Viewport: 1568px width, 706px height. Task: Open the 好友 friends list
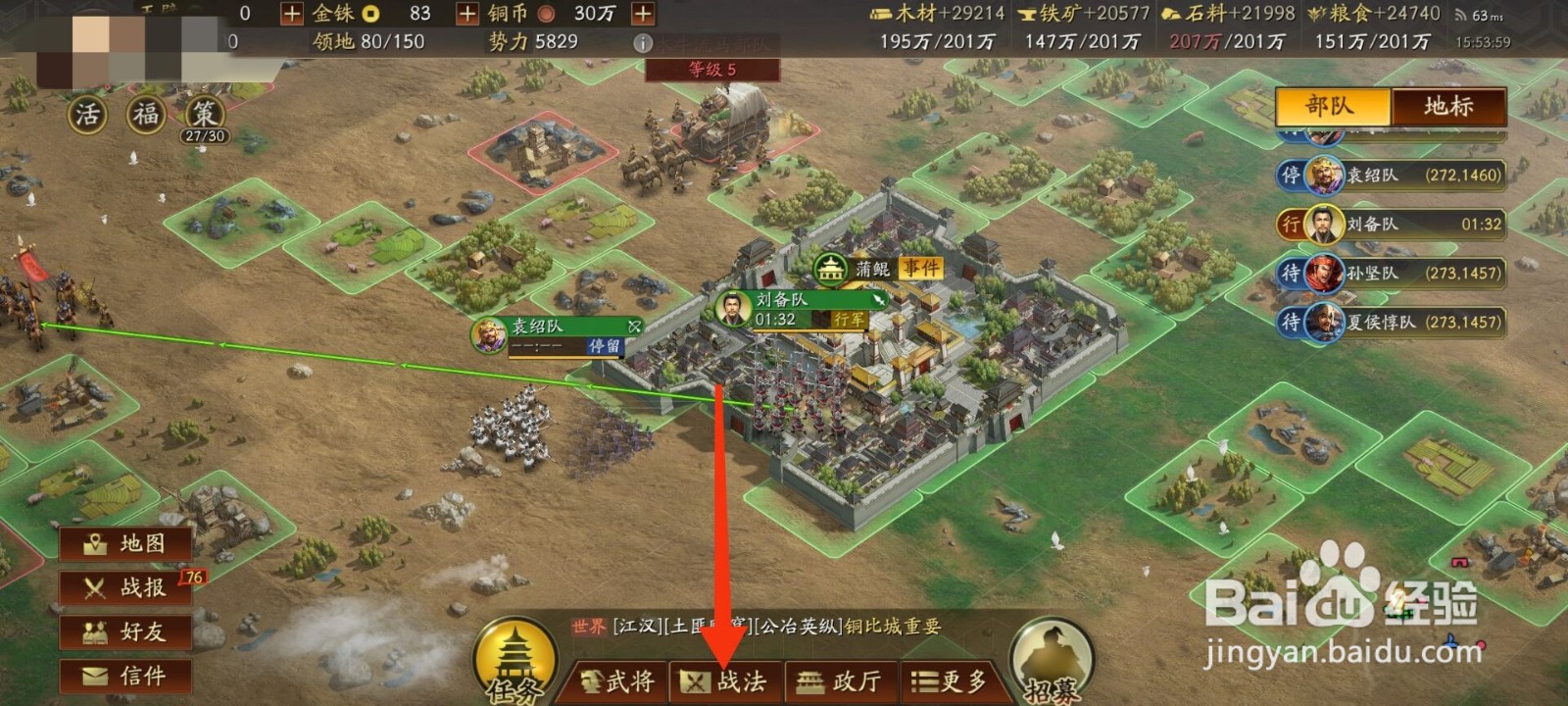pos(124,632)
